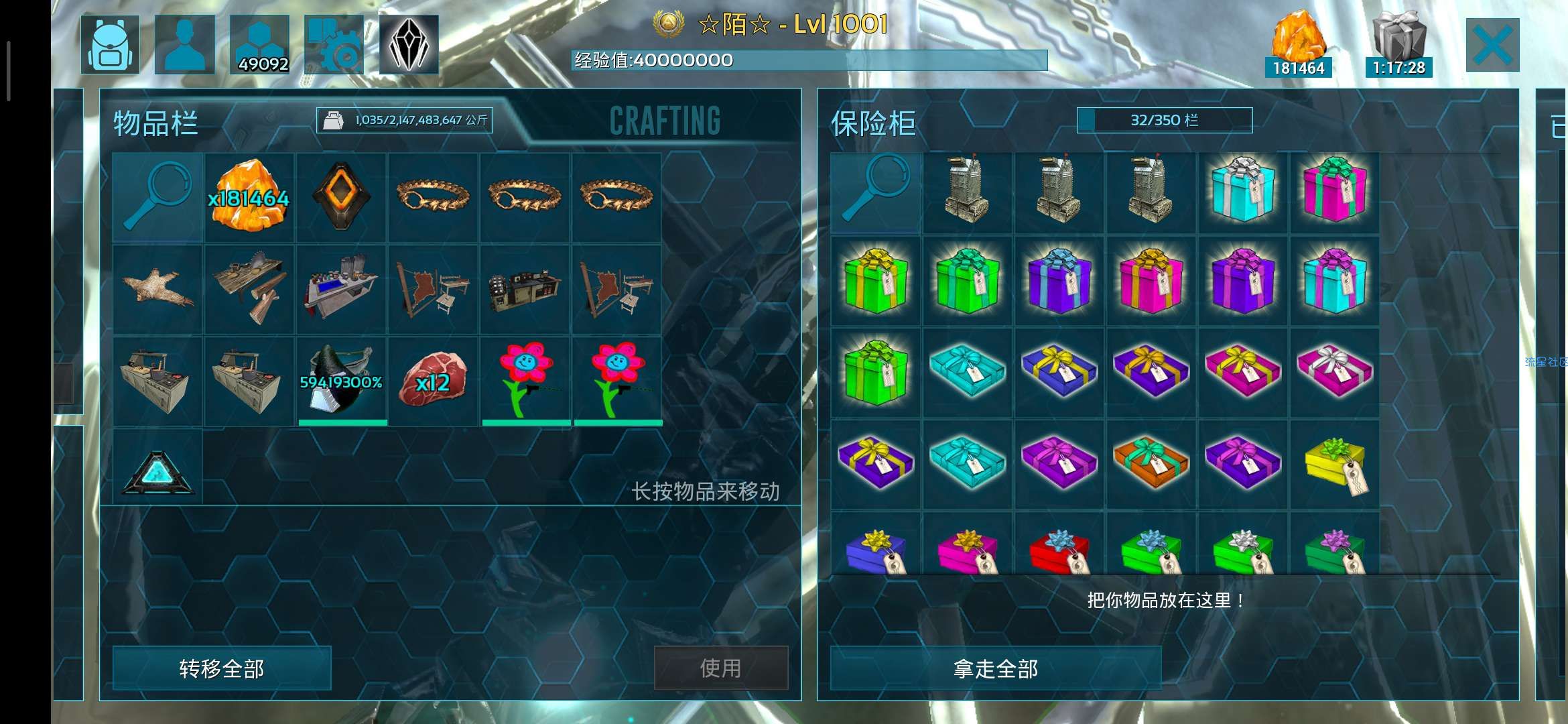Select the raw meat x12 slot
The width and height of the screenshot is (1568, 724).
pos(433,381)
